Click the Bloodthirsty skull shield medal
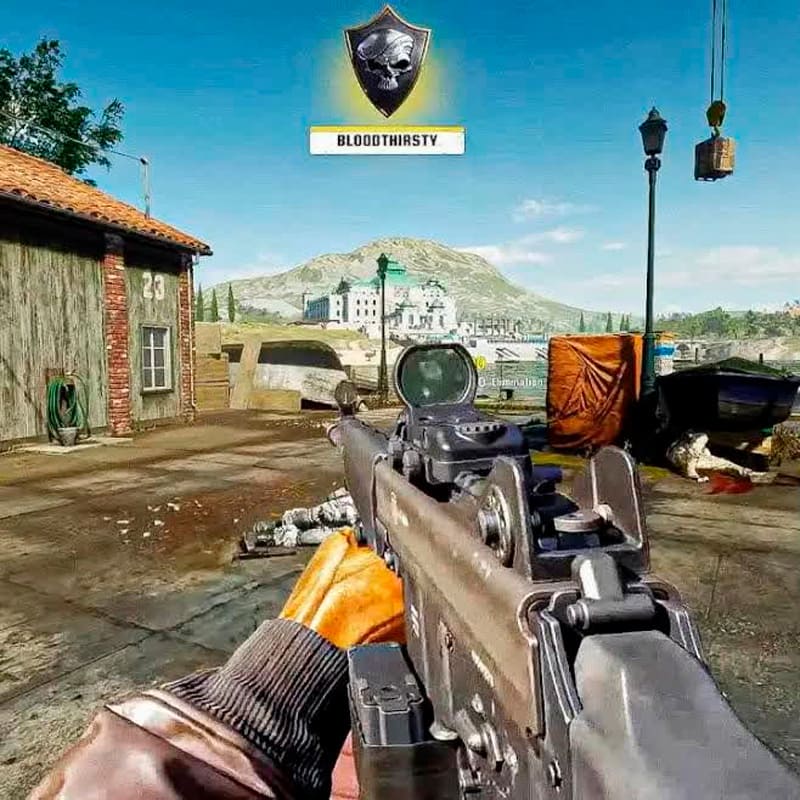Viewport: 800px width, 800px height. pos(387,59)
